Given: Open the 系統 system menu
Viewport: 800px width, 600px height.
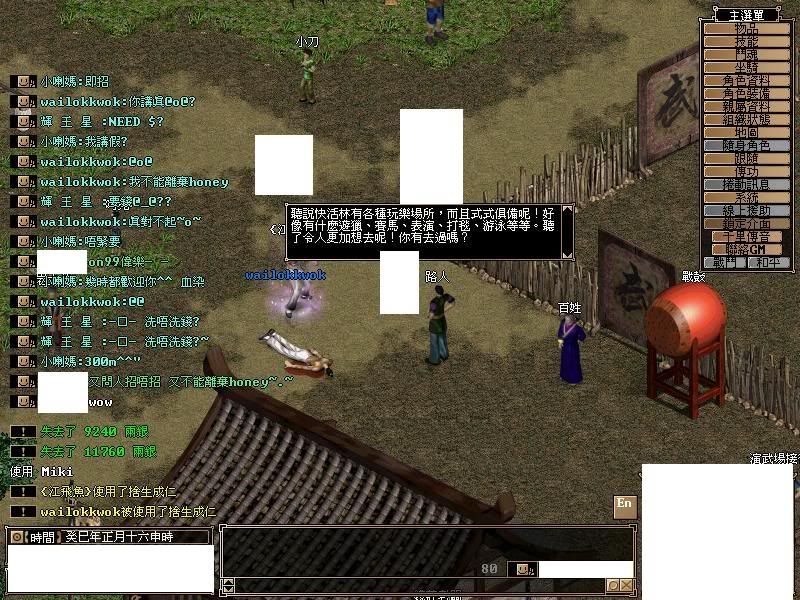Looking at the screenshot, I should coord(746,197).
